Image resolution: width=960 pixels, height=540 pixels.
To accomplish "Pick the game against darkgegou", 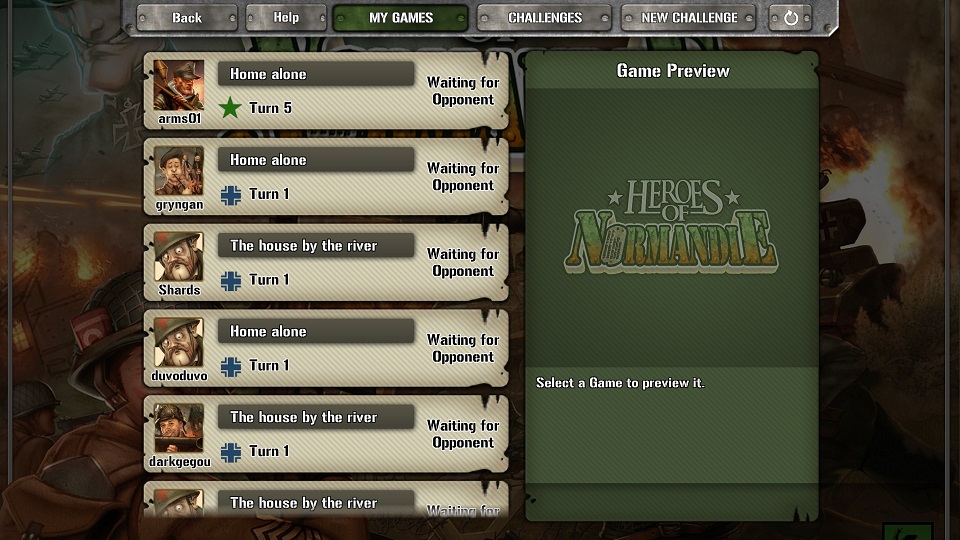I will click(325, 435).
